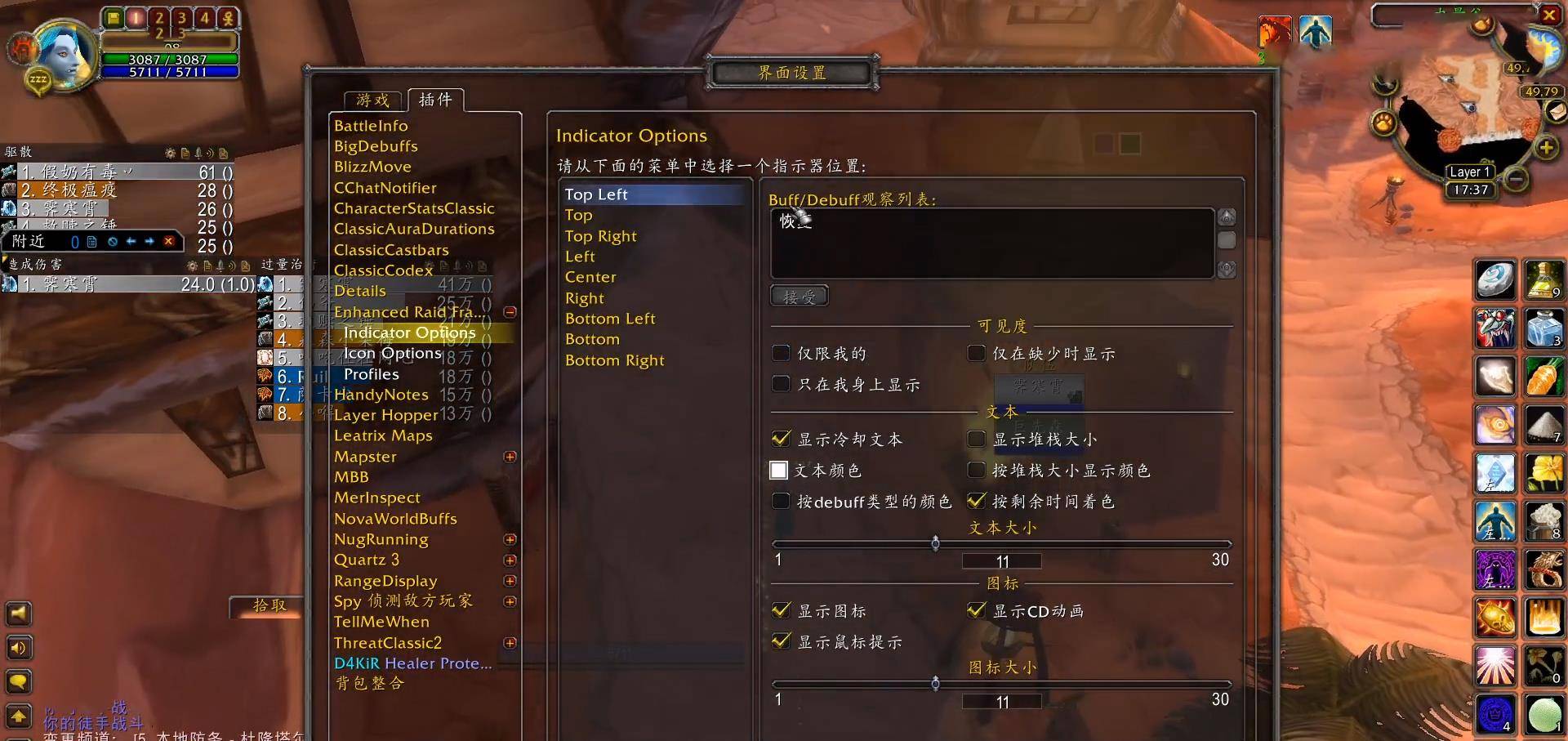Click the chat bubble icon at bottom left
This screenshot has height=741, width=1568.
pyautogui.click(x=19, y=681)
